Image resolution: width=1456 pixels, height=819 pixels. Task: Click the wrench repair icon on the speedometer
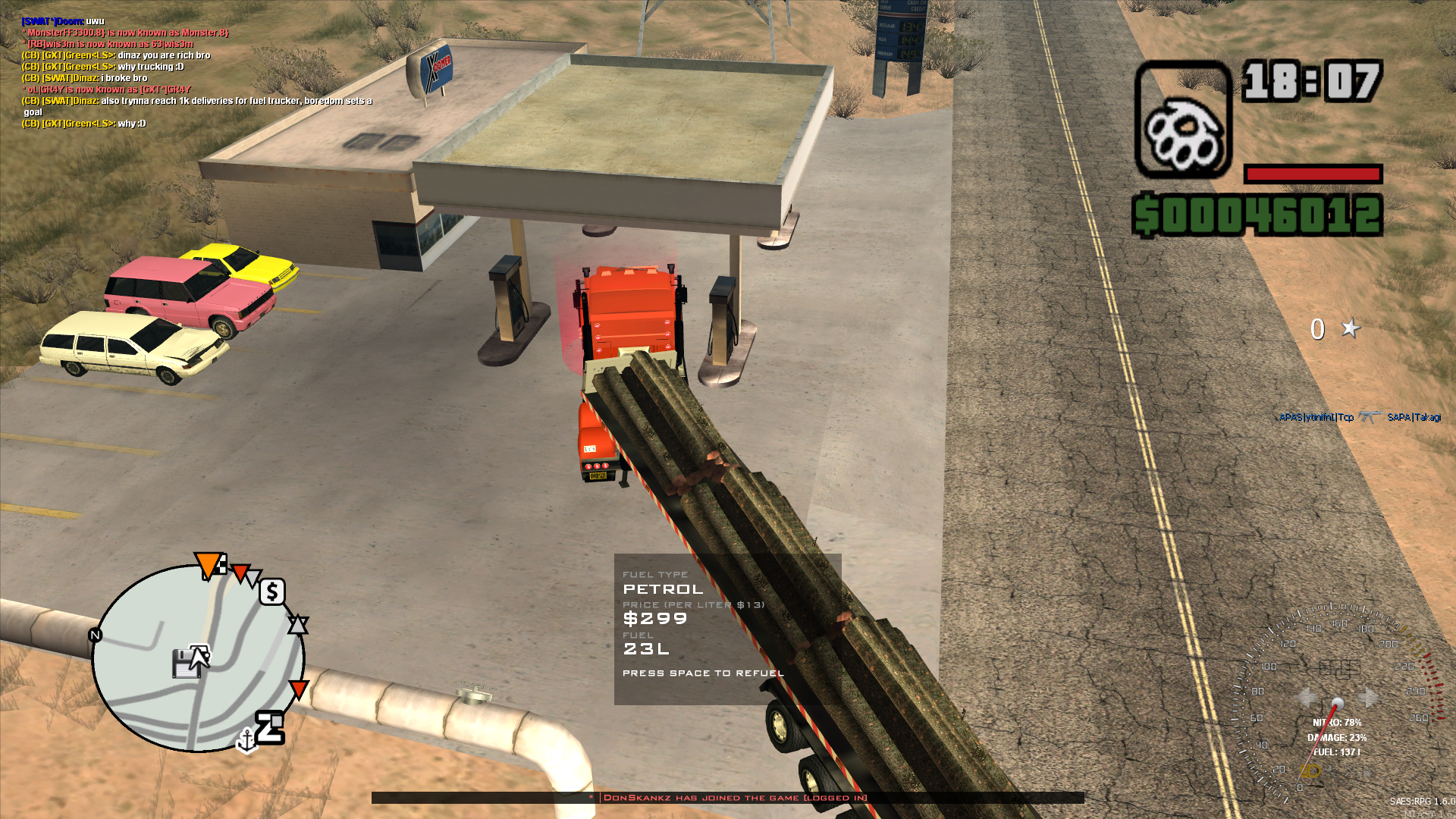pyautogui.click(x=1351, y=771)
